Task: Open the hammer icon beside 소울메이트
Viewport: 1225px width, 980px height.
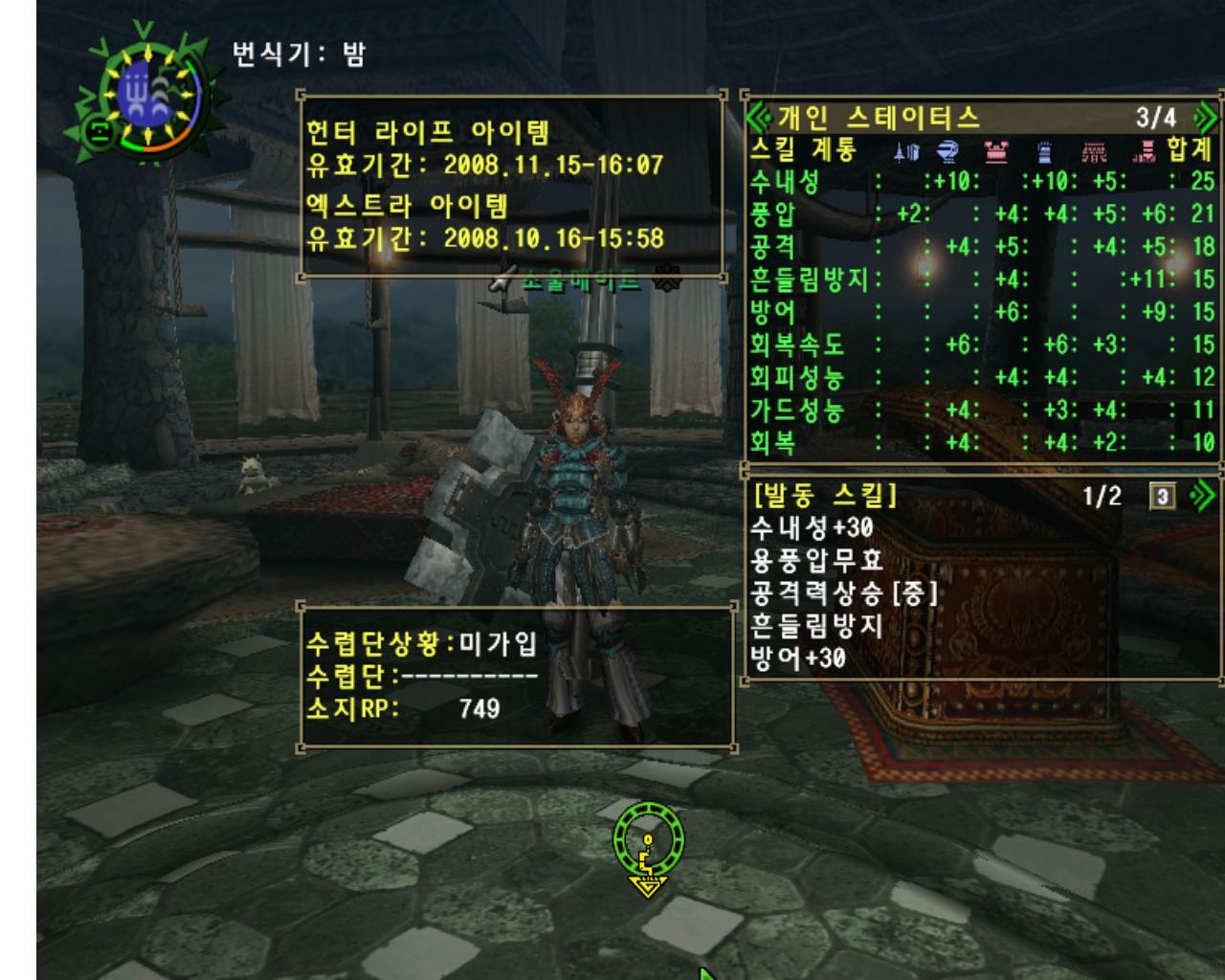Action: point(501,278)
